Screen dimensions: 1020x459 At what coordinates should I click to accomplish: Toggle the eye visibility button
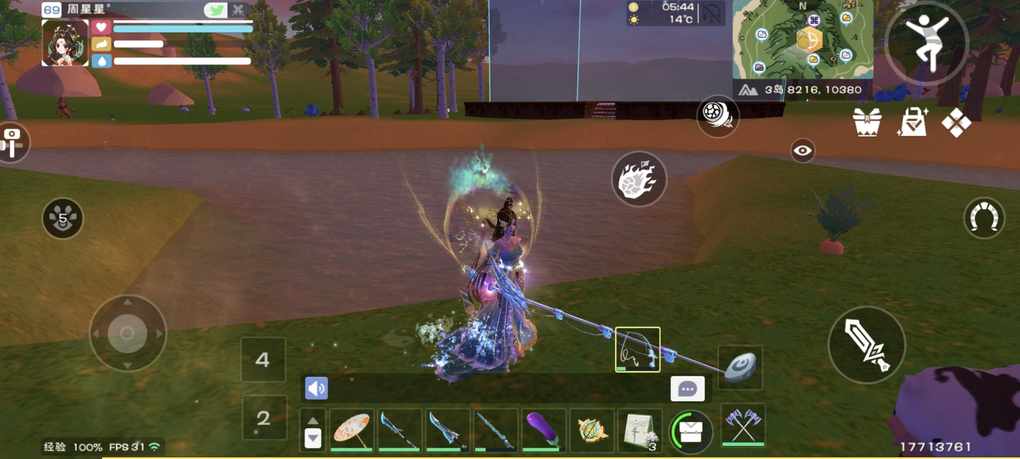[802, 150]
